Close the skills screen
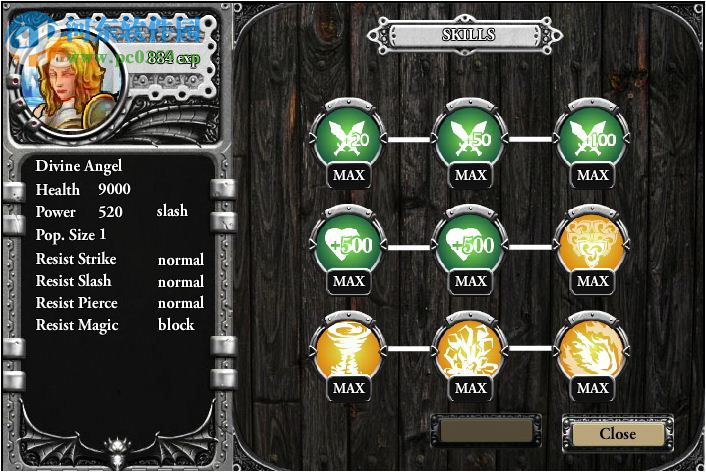The height and width of the screenshot is (472, 706). 617,434
